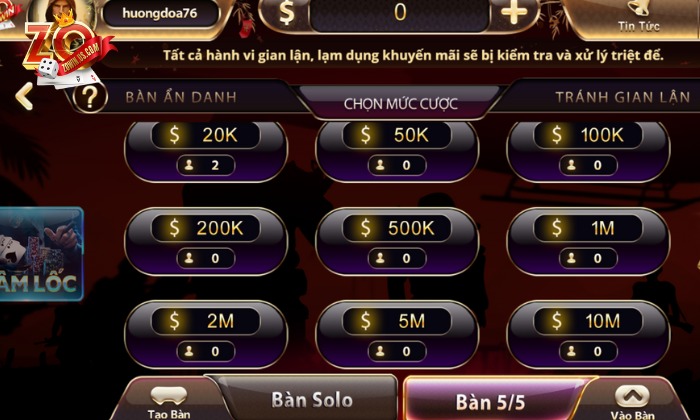Add funds with the plus button
The image size is (700, 420).
514,13
